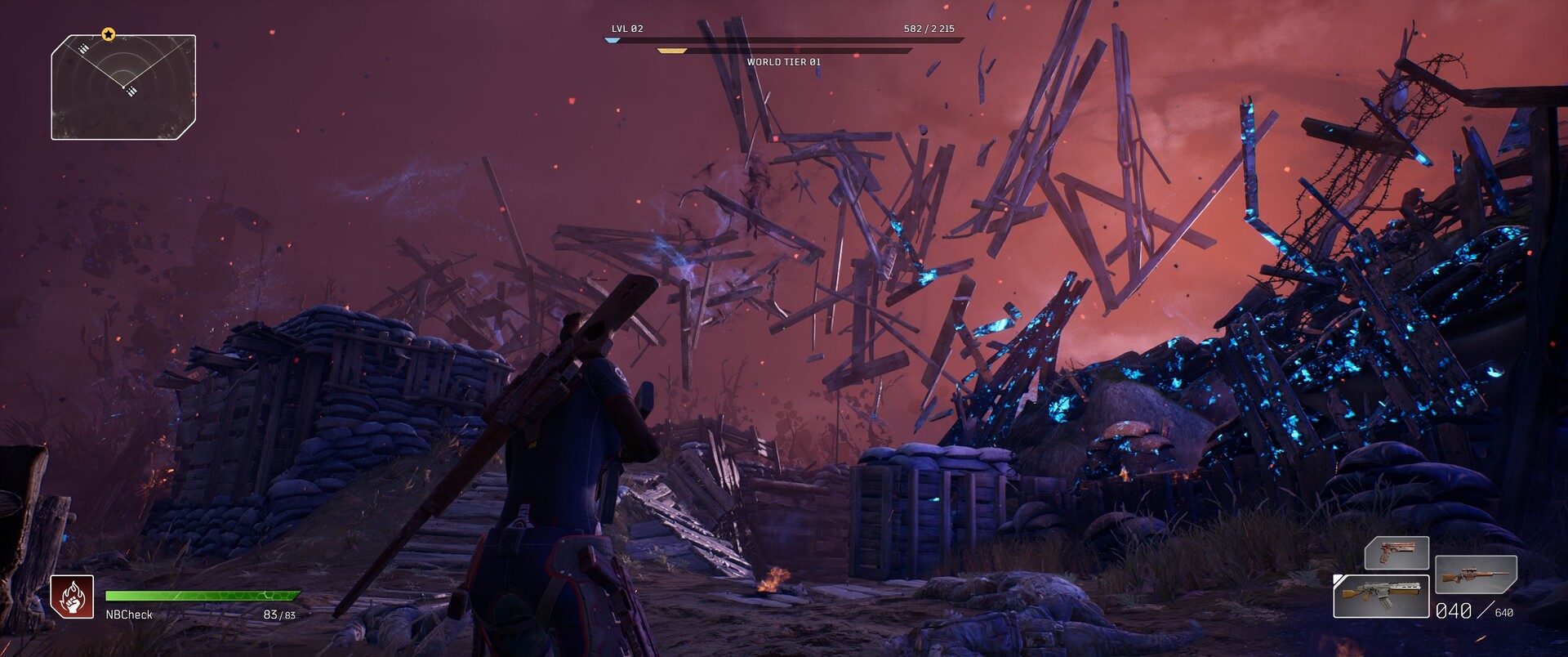The image size is (1568, 657).
Task: Switch to the sniper rifle slot
Action: 1476,574
